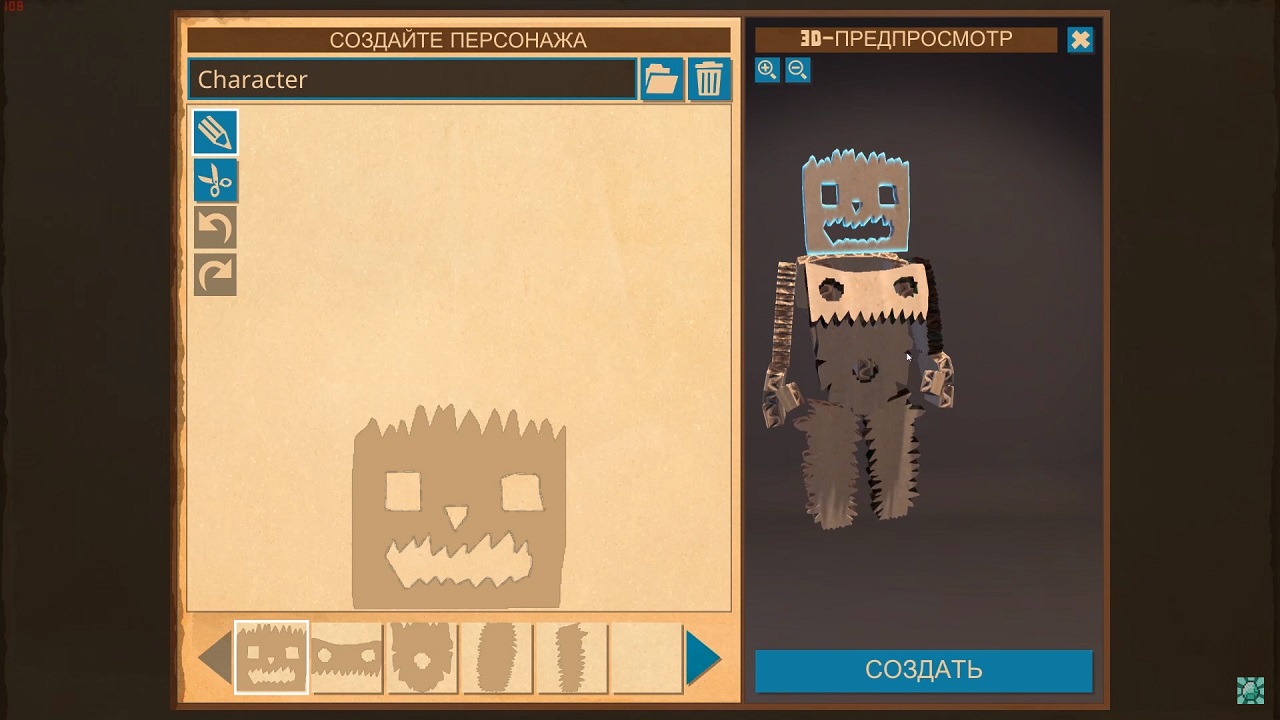1280x720 pixels.
Task: Delete the drawing with the trash can
Action: [x=709, y=79]
